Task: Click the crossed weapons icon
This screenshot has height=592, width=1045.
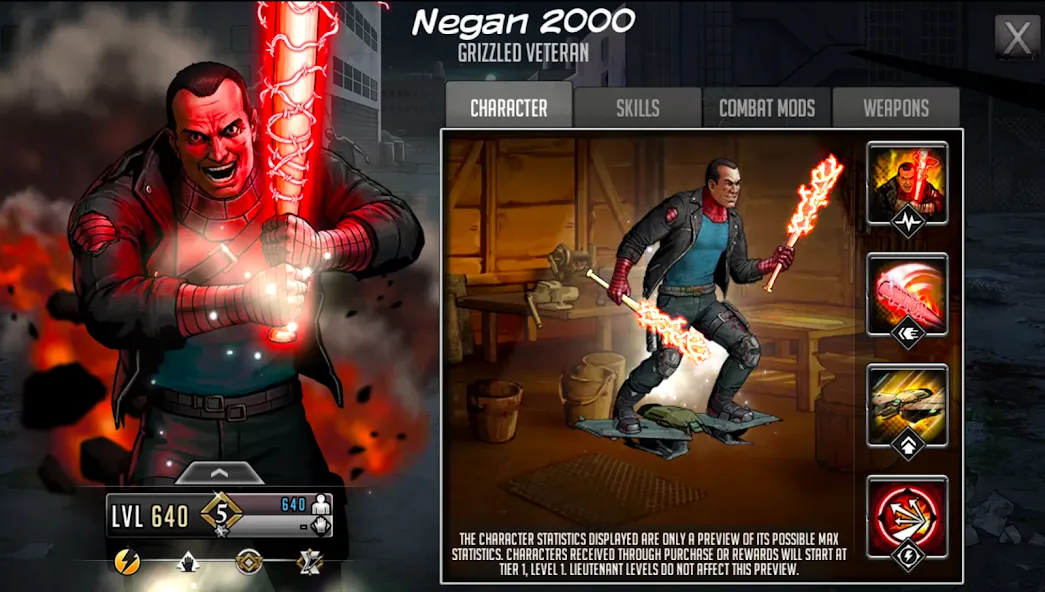Action: click(x=309, y=562)
